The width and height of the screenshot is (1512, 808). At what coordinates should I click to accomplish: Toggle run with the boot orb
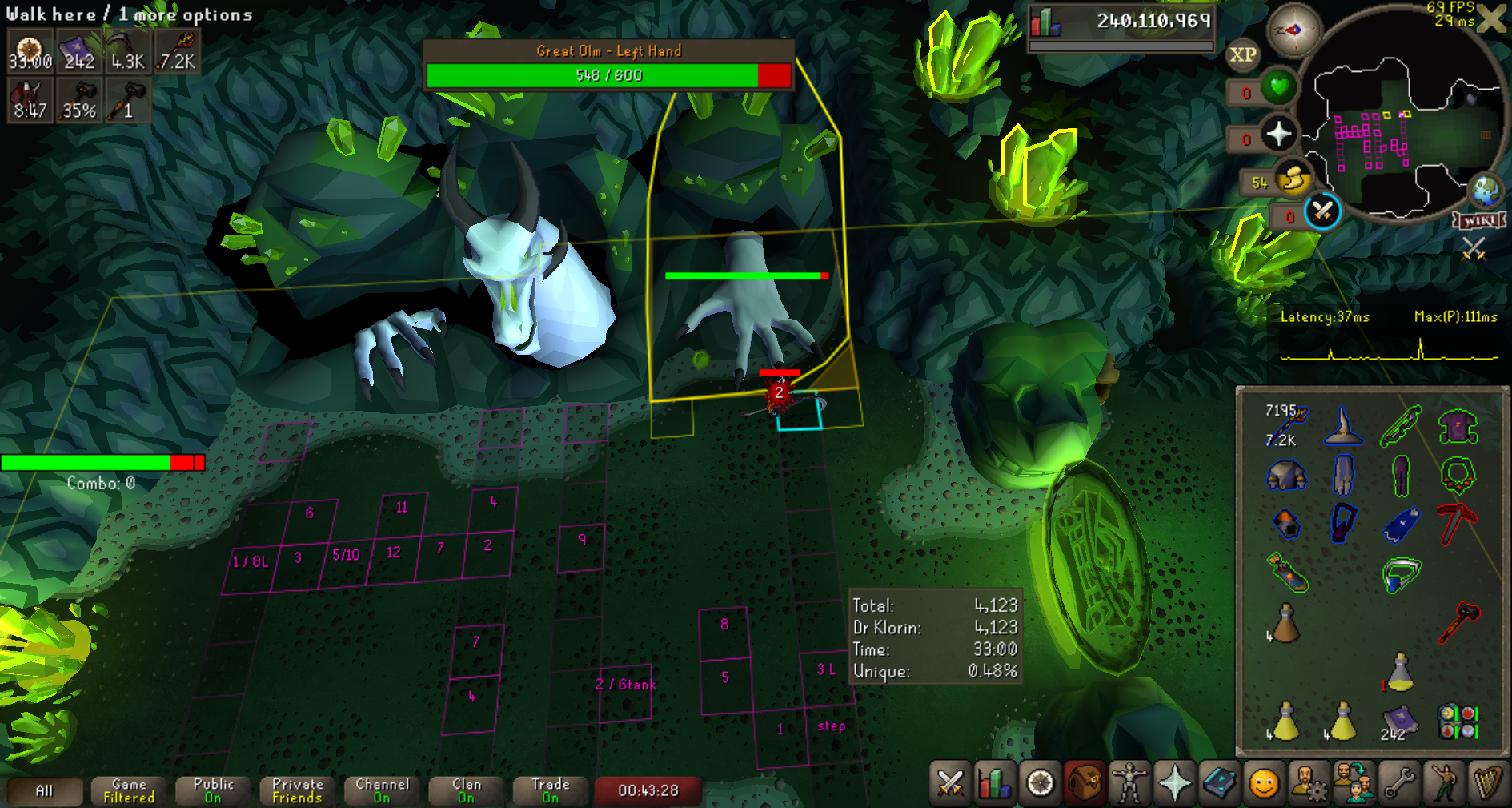click(1293, 180)
